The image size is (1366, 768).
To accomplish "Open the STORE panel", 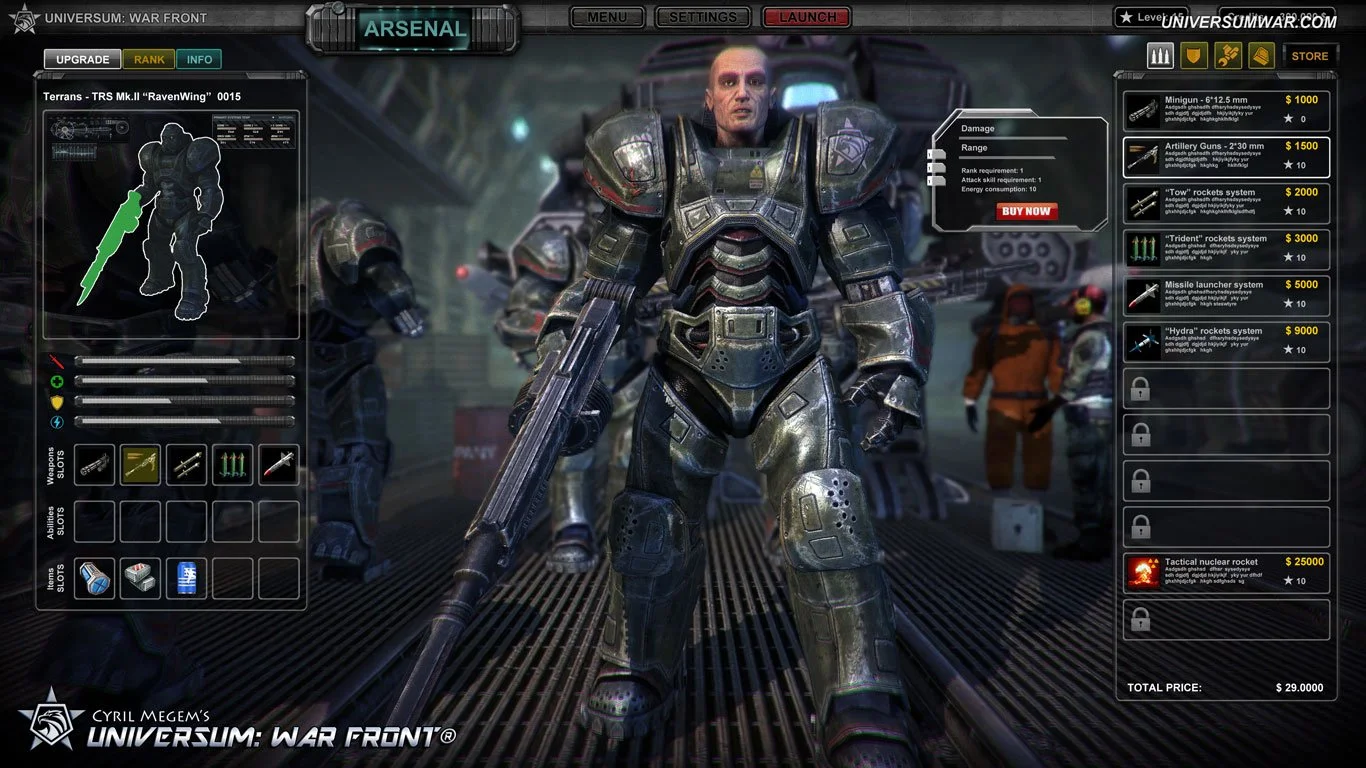I will tap(1310, 55).
